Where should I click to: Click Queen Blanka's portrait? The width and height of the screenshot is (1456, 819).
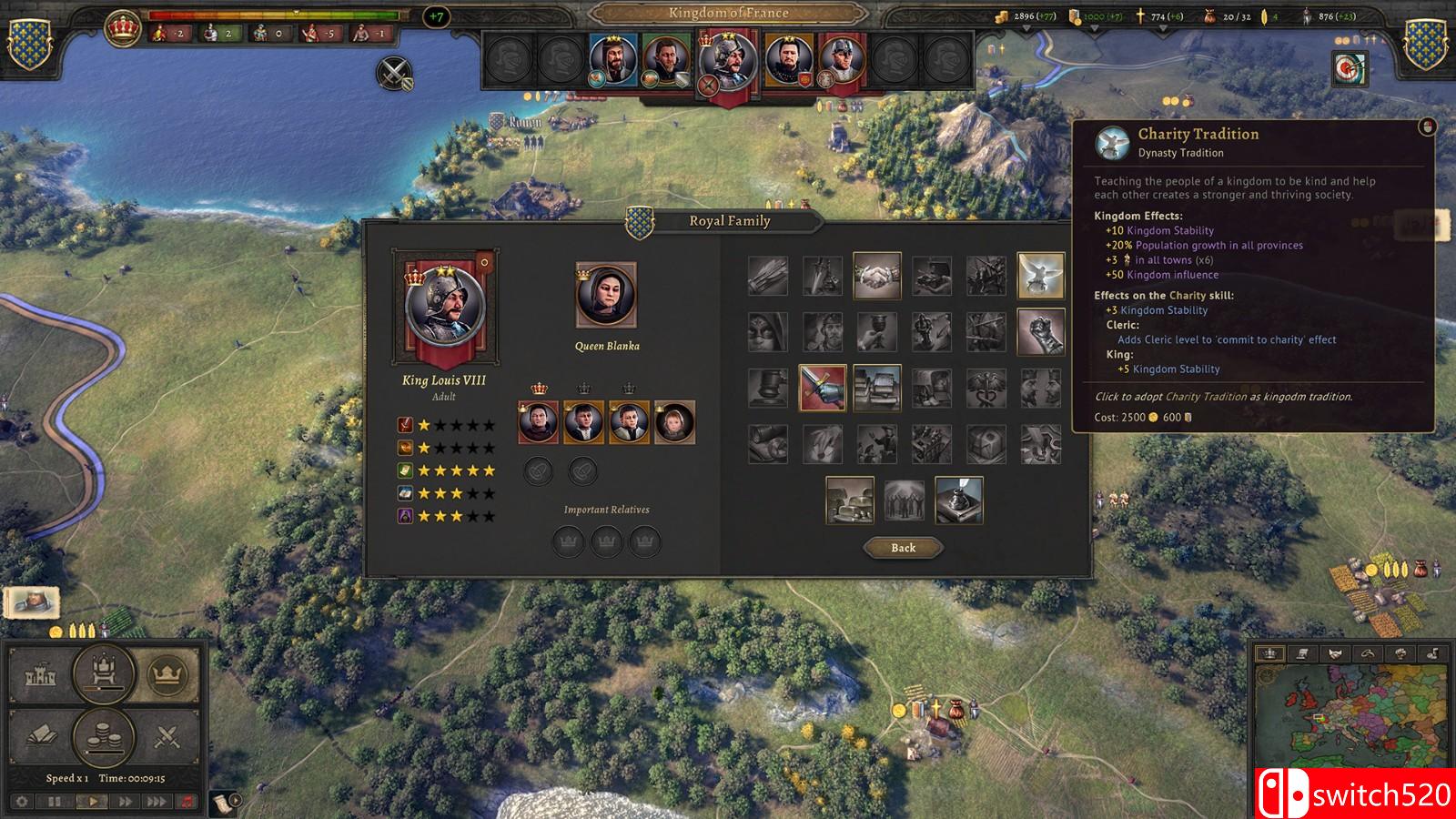(605, 291)
